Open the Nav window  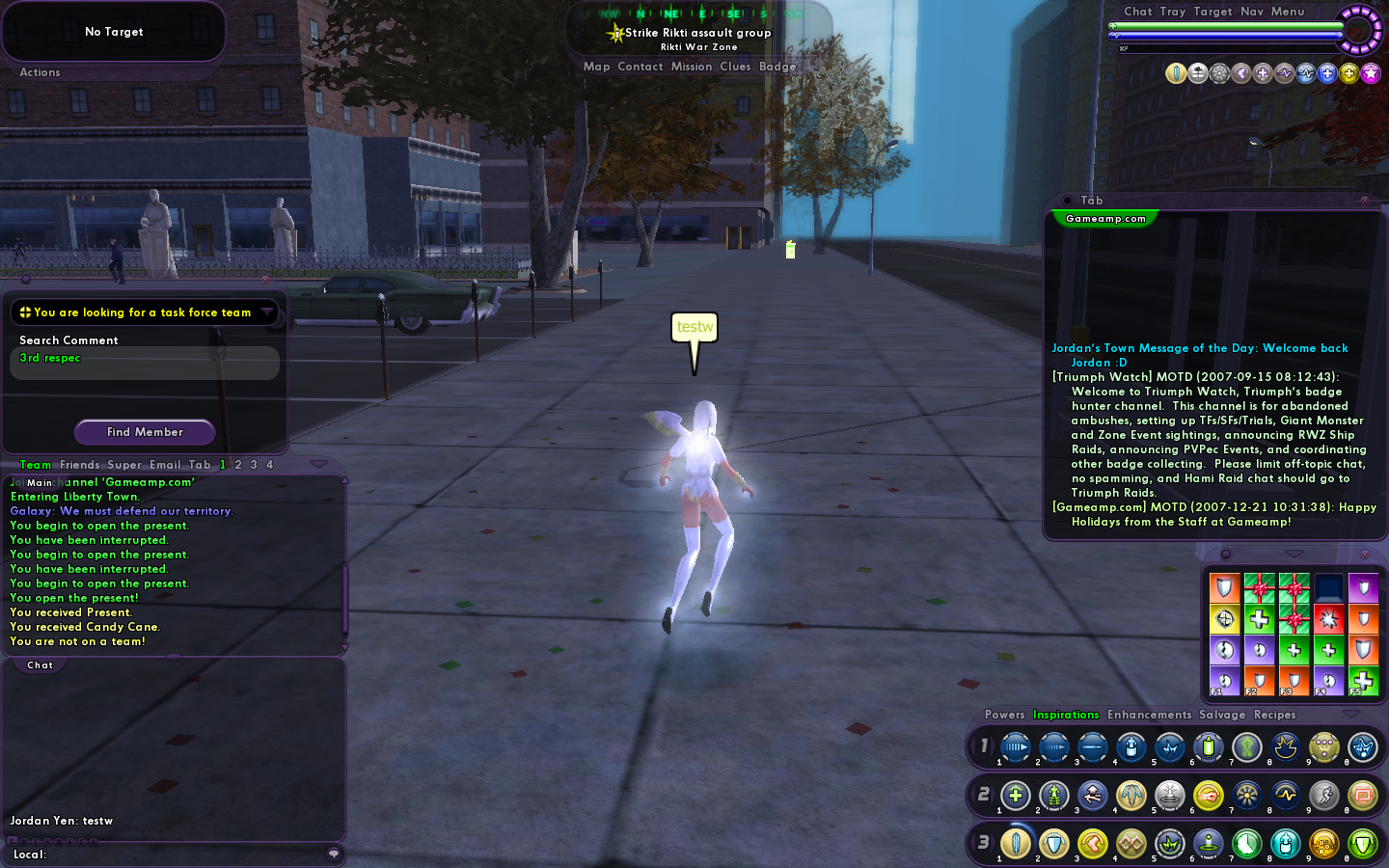coord(1251,12)
